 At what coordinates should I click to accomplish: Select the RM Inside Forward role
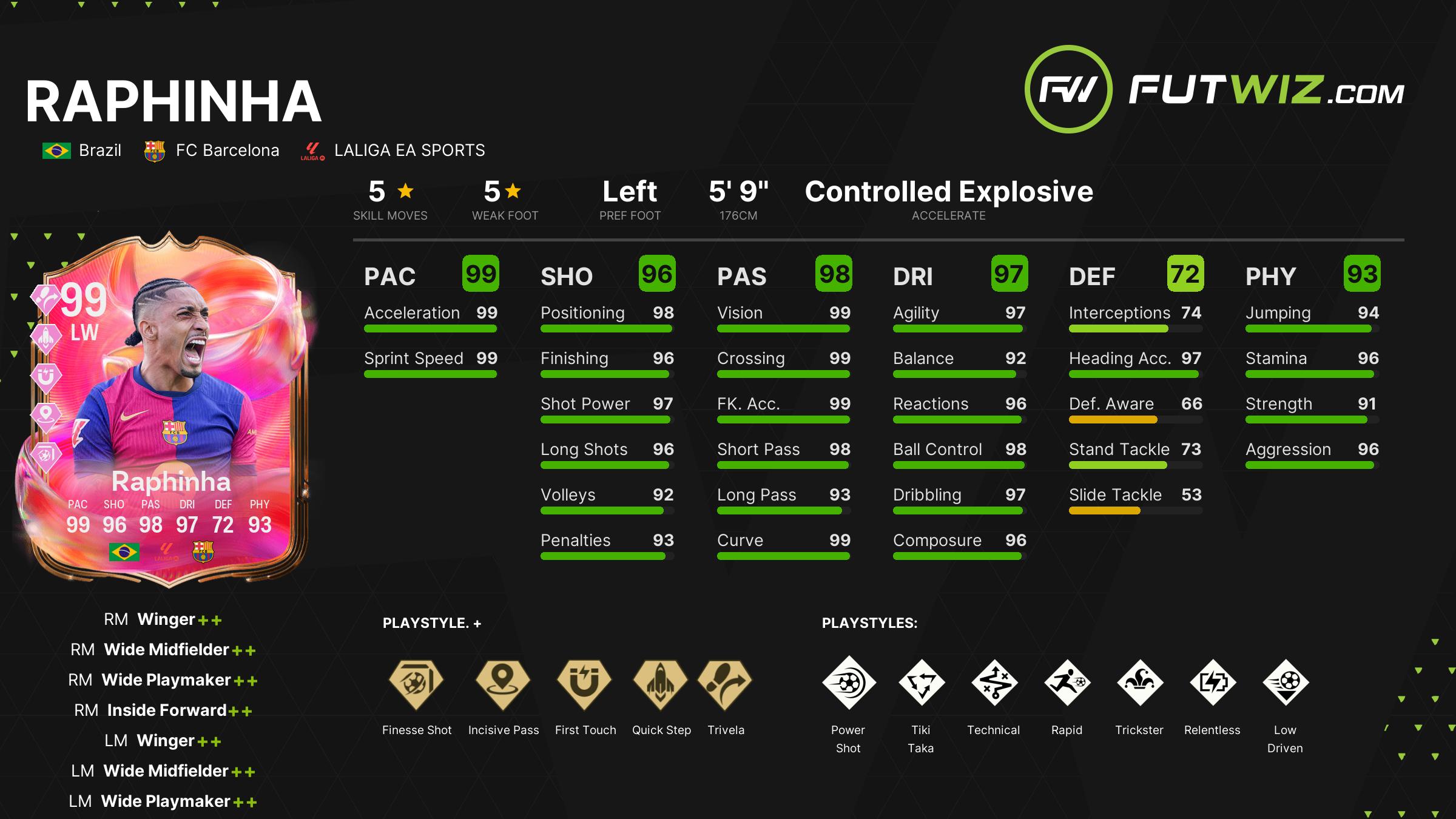click(163, 710)
